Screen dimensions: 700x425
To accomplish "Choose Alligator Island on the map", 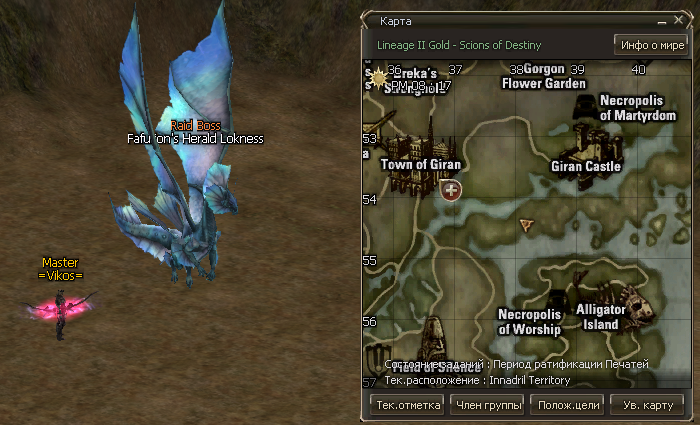I will [600, 317].
